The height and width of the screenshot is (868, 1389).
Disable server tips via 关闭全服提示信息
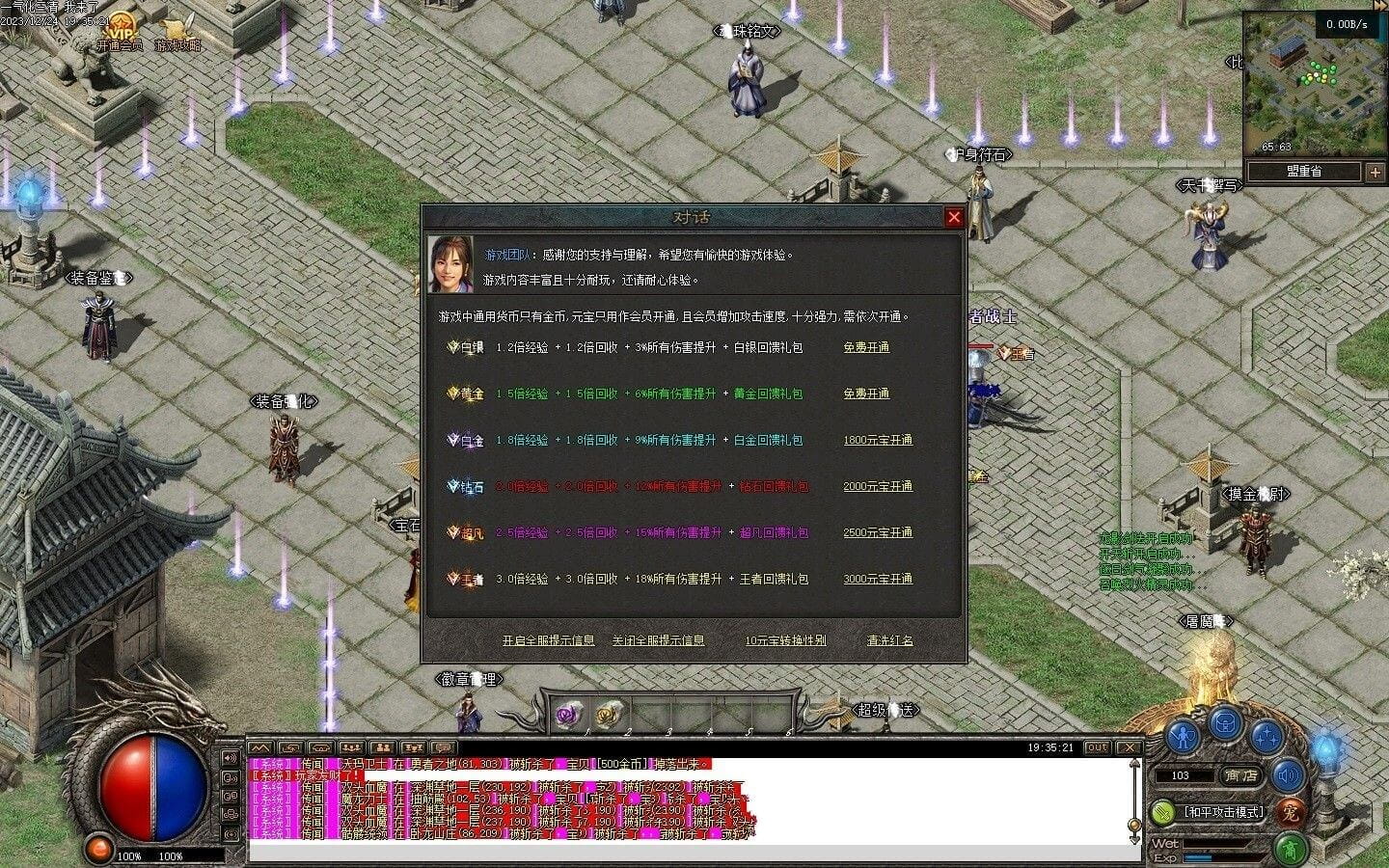point(661,639)
